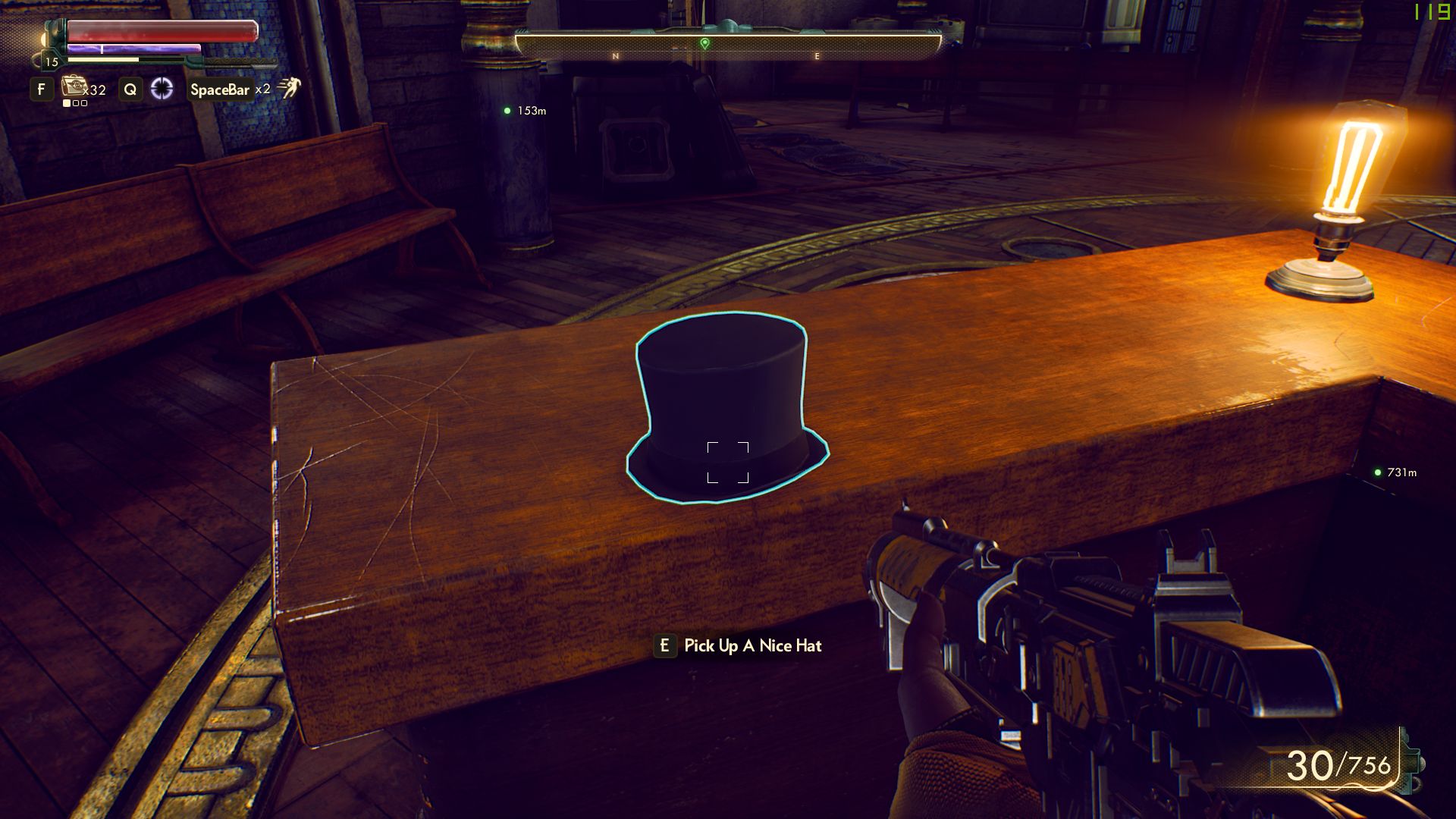The height and width of the screenshot is (819, 1456).
Task: Click the F keybind square icon
Action: point(41,89)
